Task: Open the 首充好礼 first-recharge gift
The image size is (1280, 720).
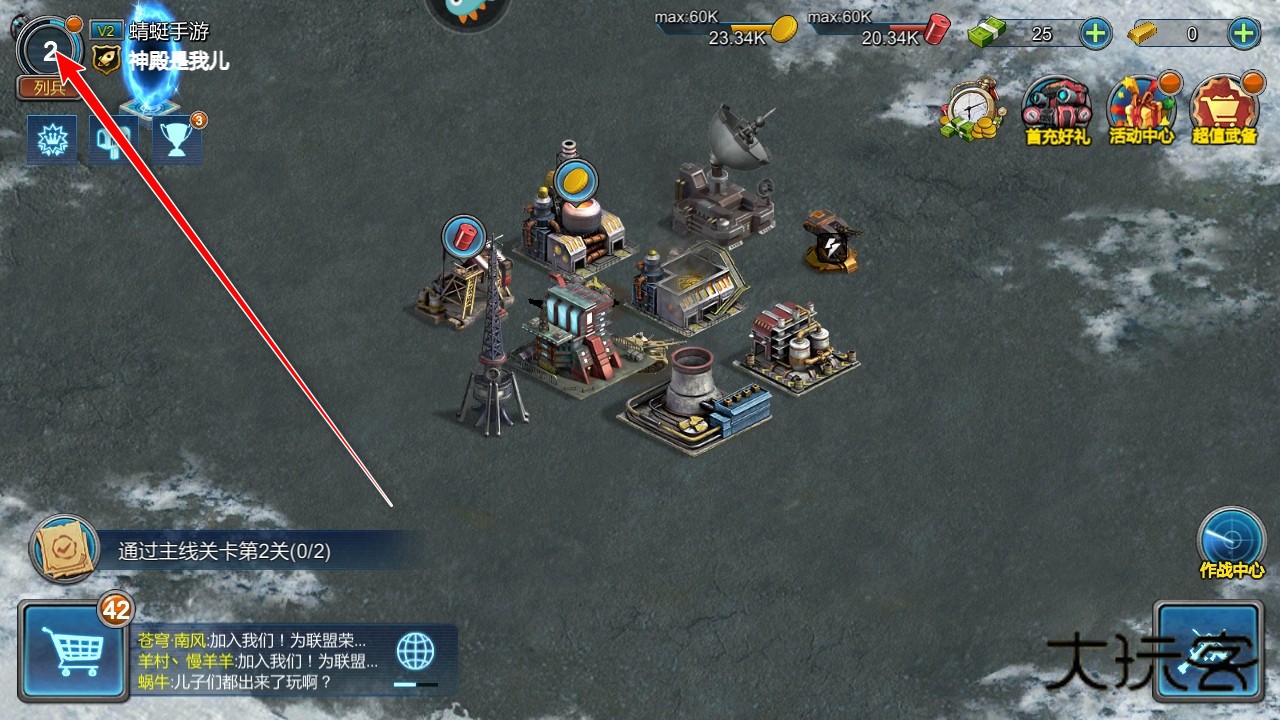Action: point(1056,110)
